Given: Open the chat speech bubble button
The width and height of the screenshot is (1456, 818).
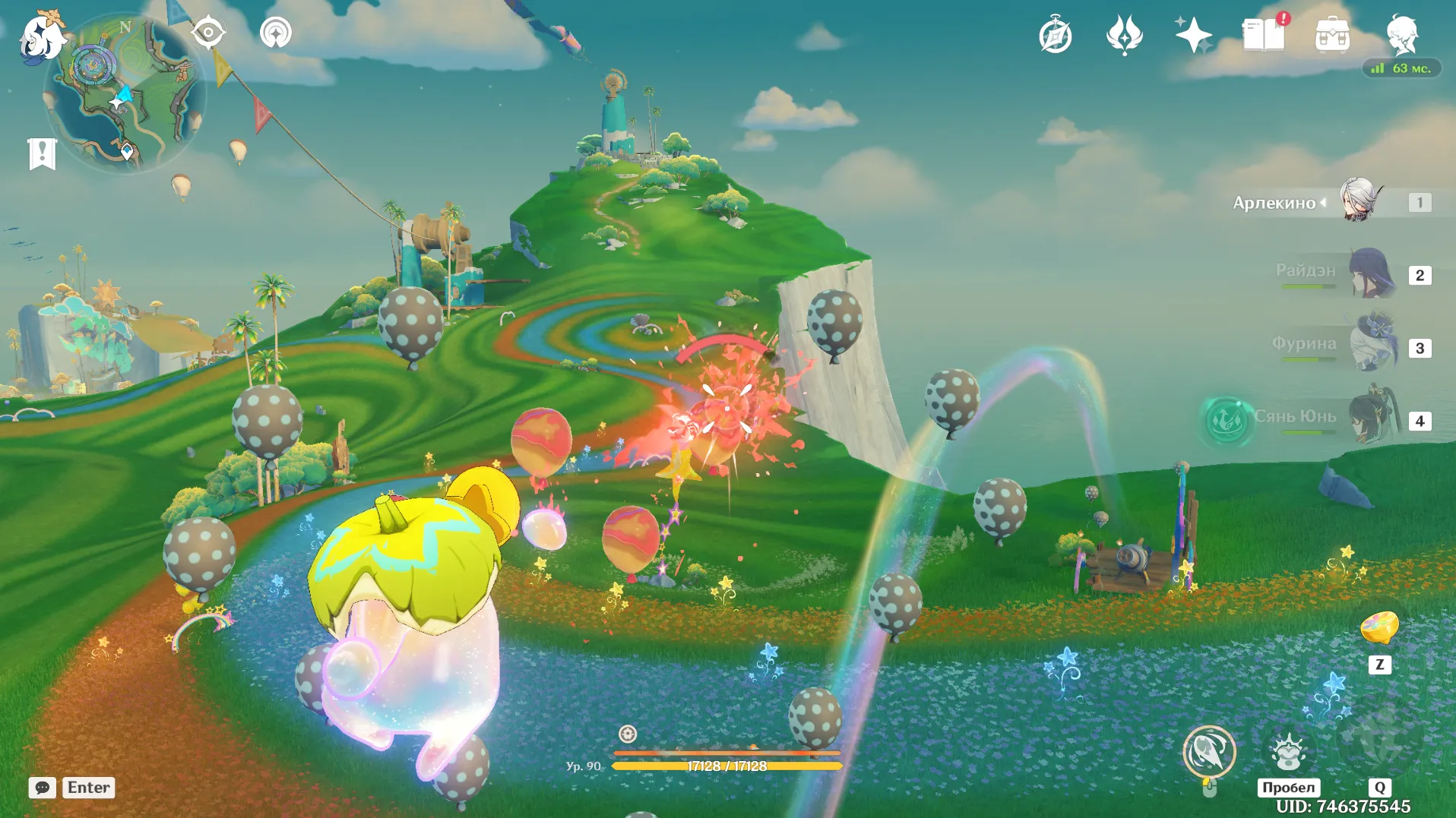Looking at the screenshot, I should (x=43, y=788).
